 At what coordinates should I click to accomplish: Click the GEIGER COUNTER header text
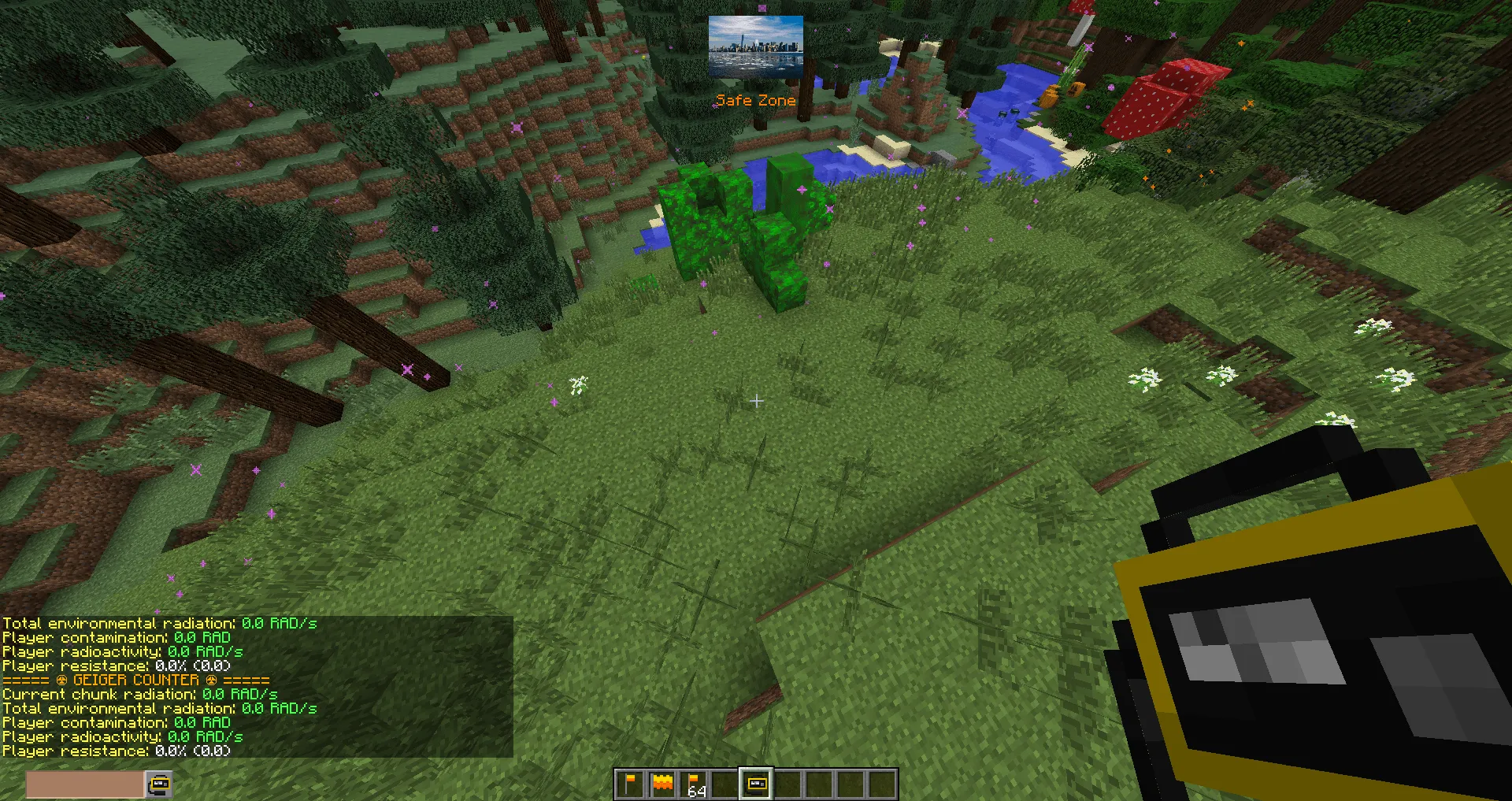(x=139, y=680)
